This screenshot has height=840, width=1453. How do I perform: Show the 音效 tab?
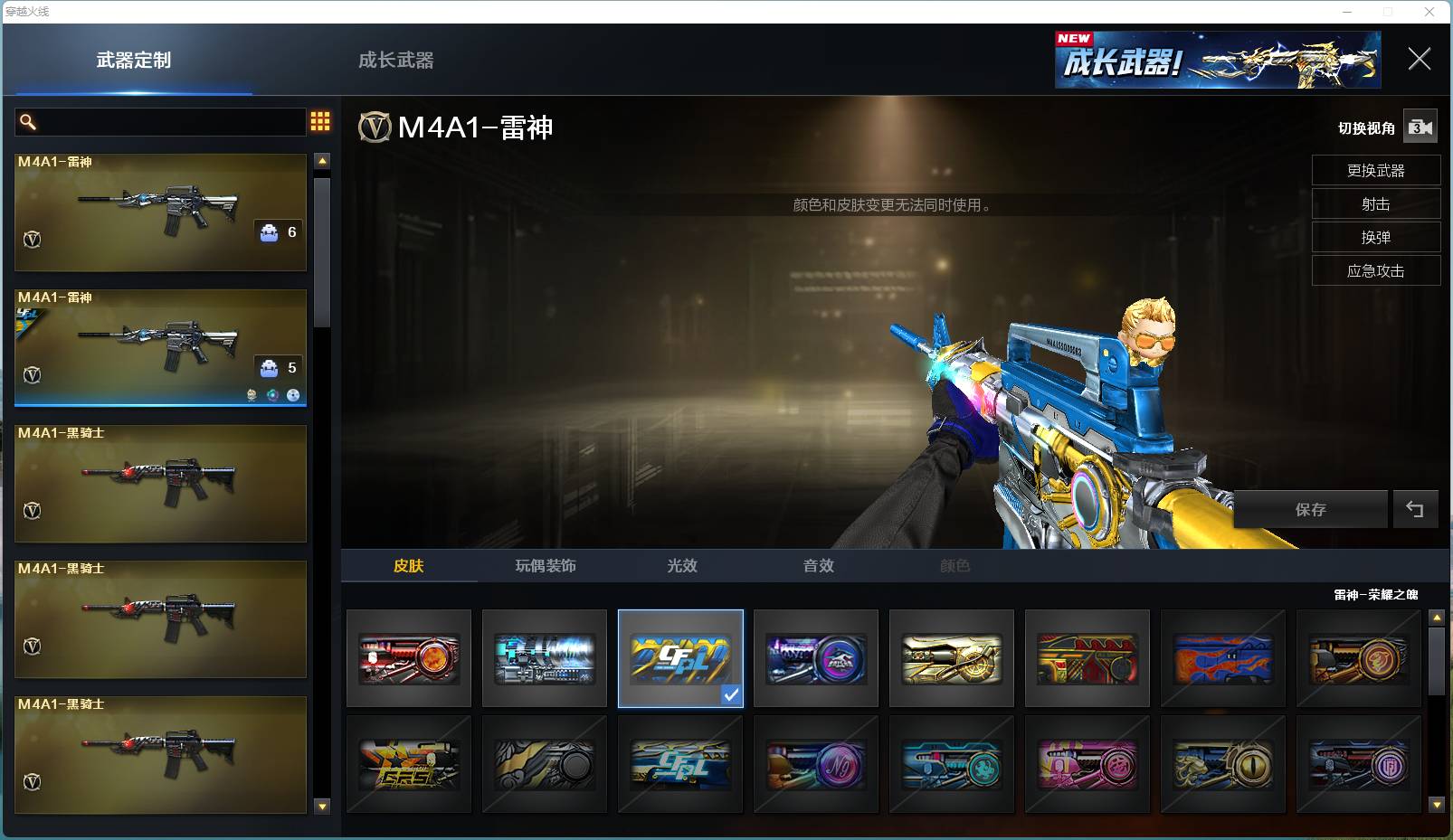point(819,566)
